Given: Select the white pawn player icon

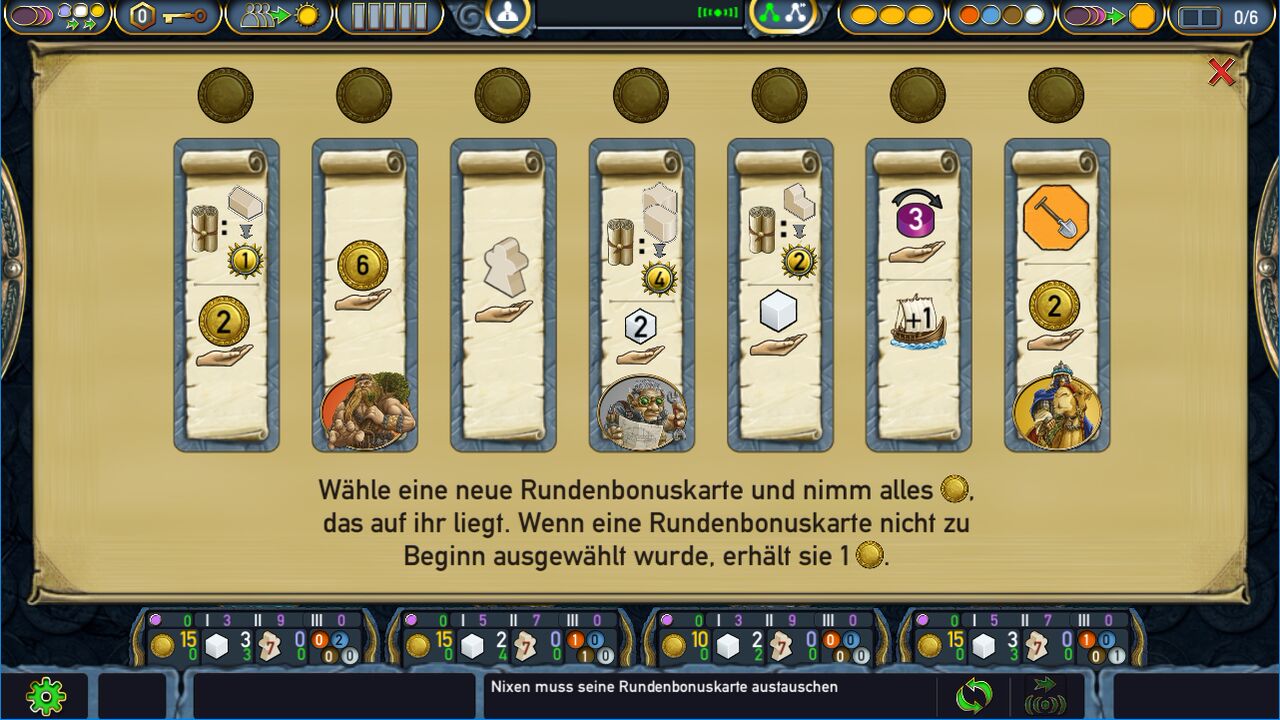Looking at the screenshot, I should pyautogui.click(x=508, y=14).
